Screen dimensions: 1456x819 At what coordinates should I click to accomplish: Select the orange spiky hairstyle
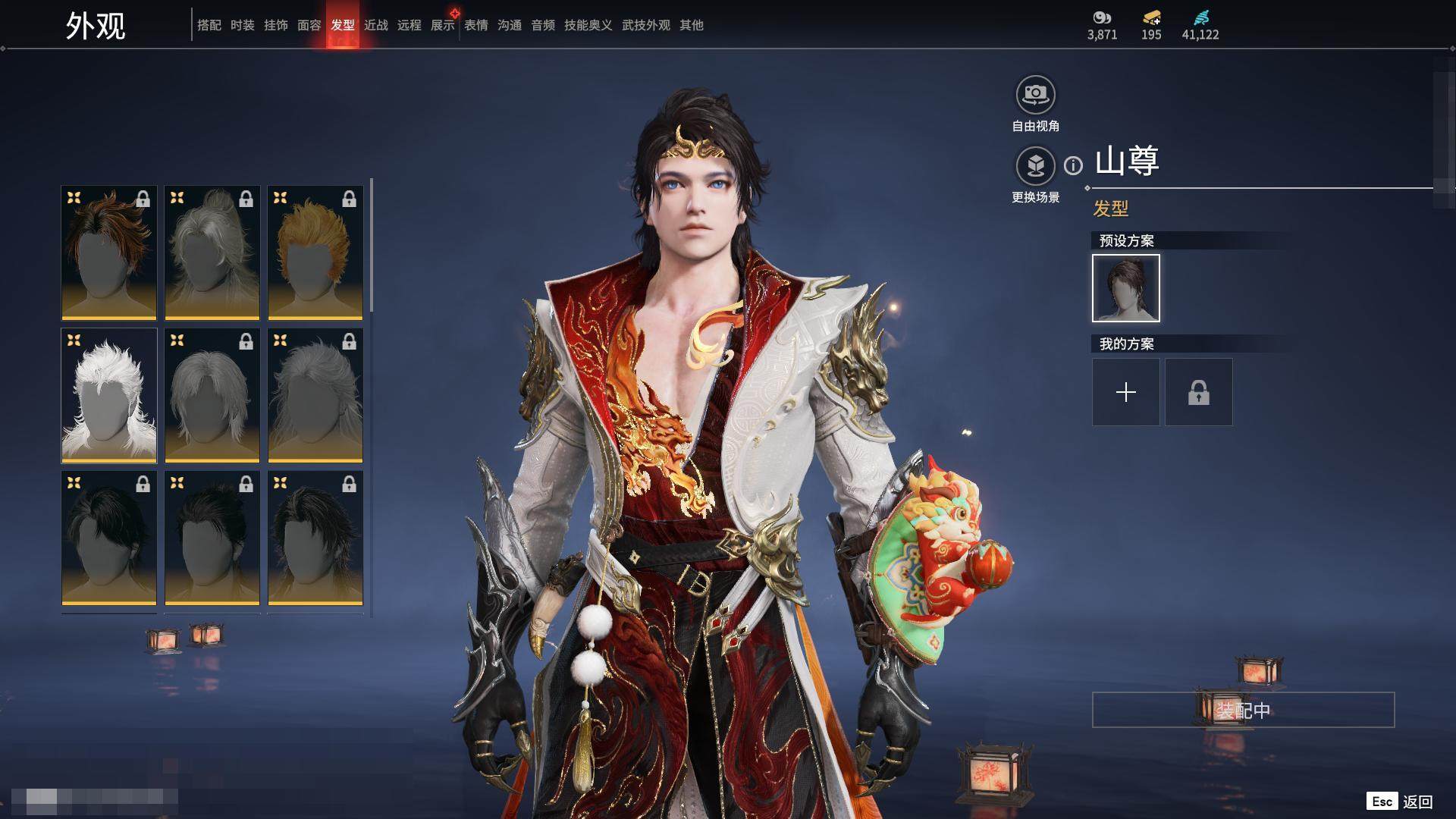(315, 253)
